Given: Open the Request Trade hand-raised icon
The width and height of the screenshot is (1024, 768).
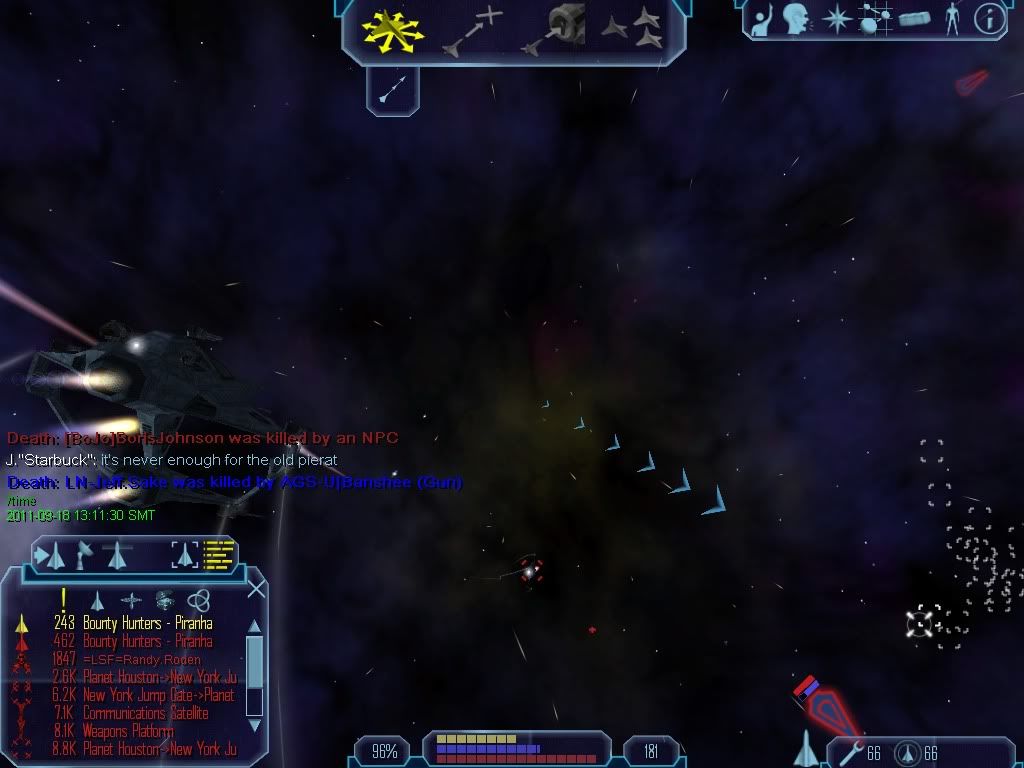Looking at the screenshot, I should (x=762, y=18).
